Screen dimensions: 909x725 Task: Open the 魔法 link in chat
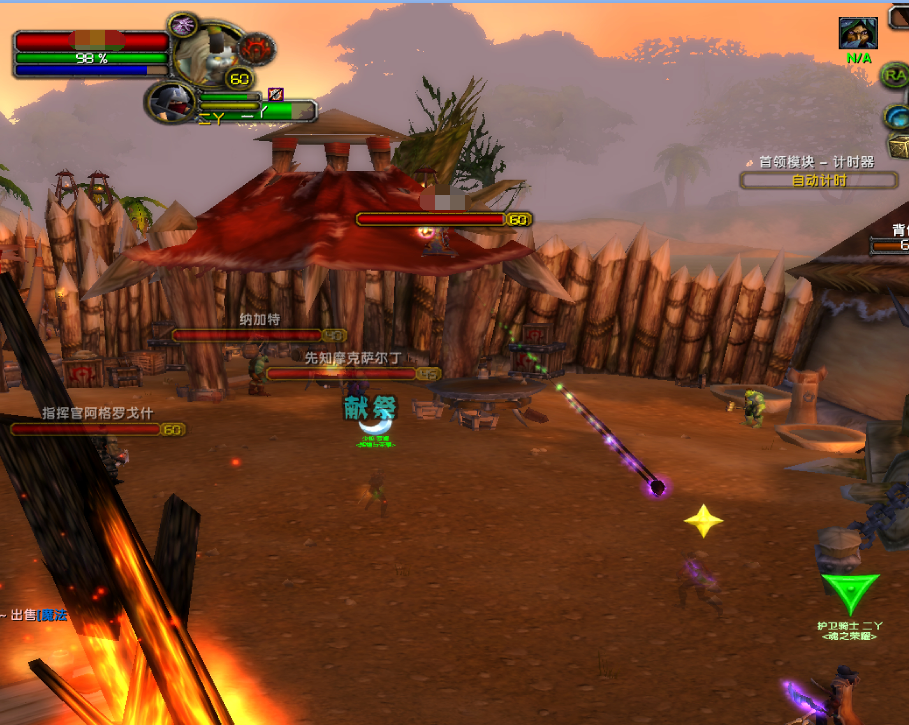[x=54, y=615]
